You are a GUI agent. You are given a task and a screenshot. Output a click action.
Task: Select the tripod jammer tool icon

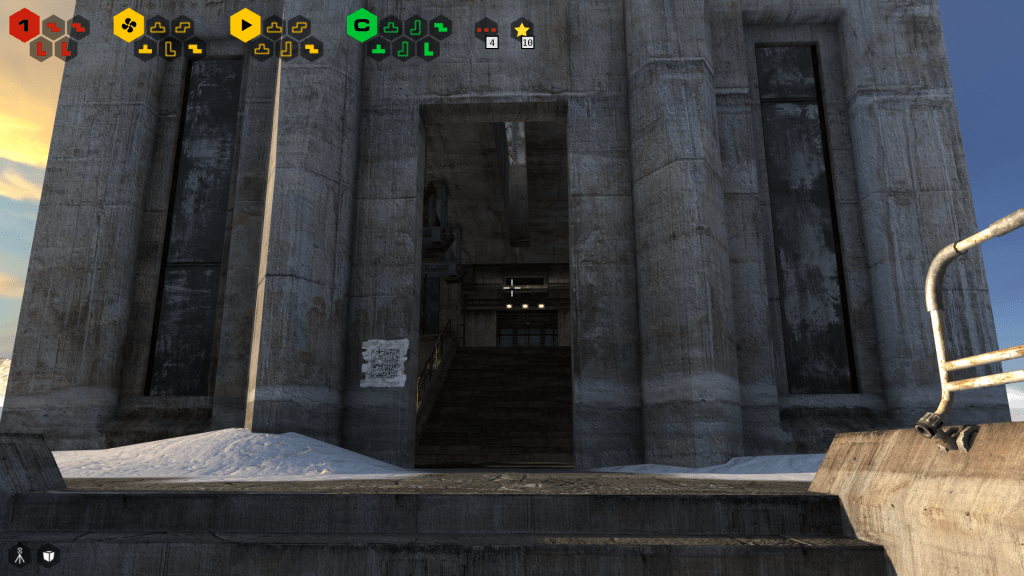[x=20, y=555]
